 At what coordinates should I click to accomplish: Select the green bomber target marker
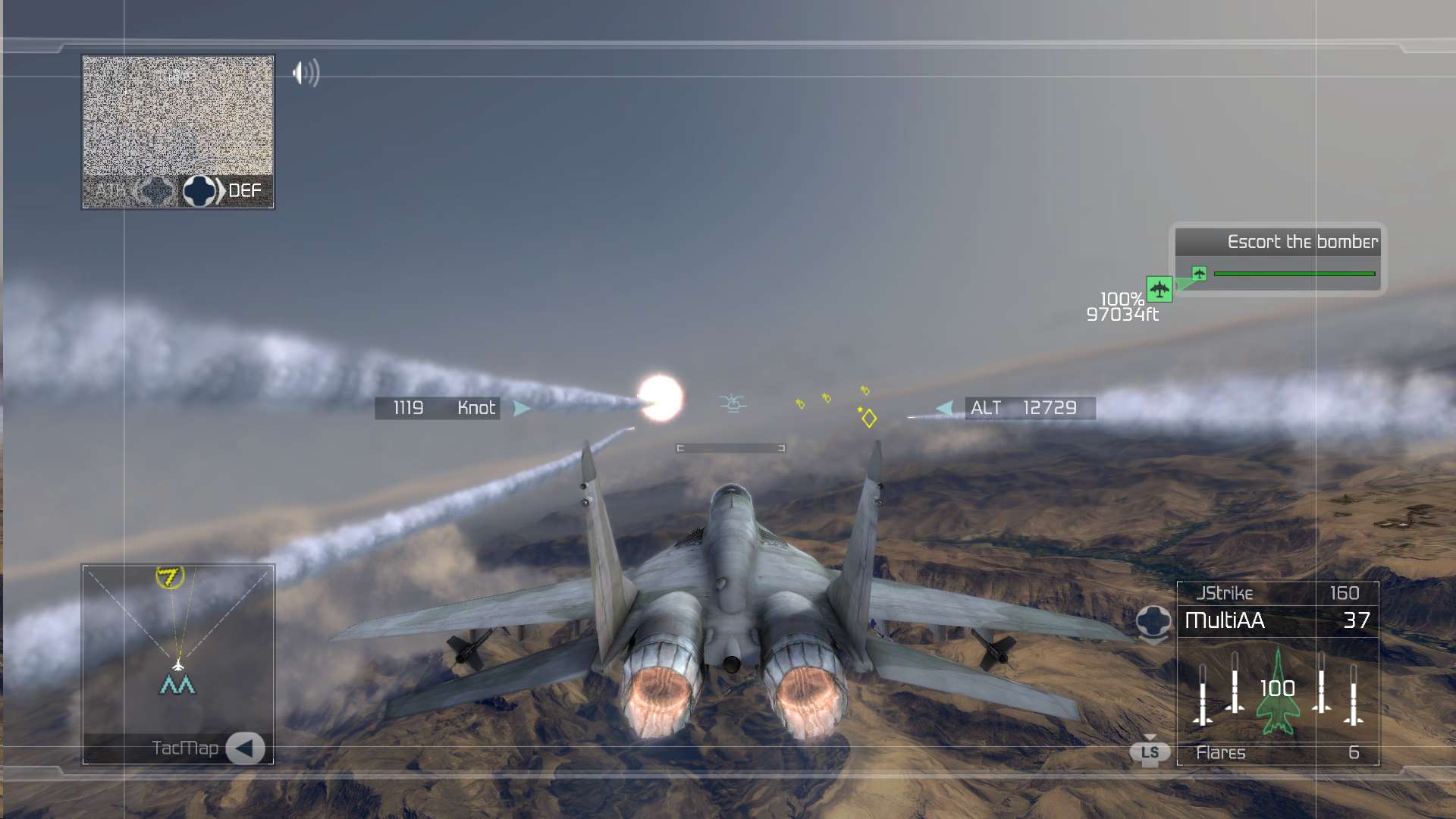click(x=1159, y=289)
